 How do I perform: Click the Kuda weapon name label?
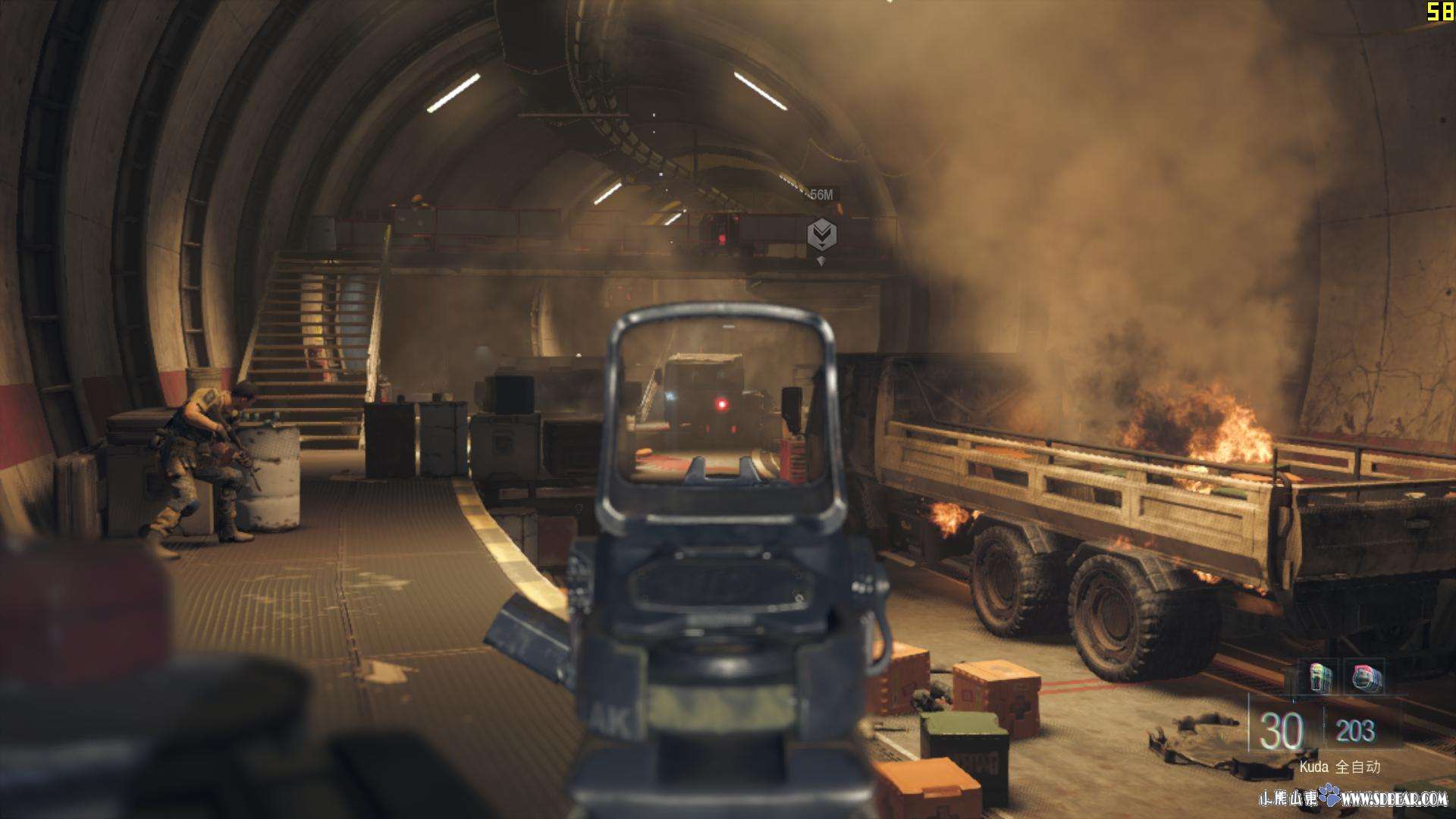pyautogui.click(x=1313, y=767)
